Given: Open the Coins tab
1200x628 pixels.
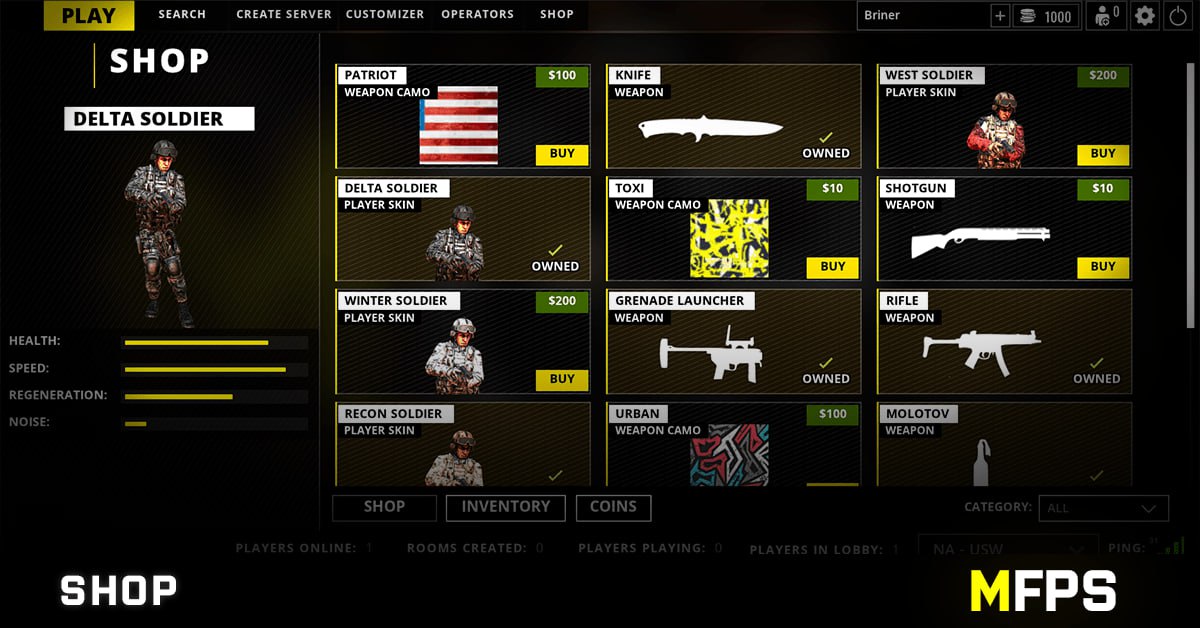Looking at the screenshot, I should (613, 507).
